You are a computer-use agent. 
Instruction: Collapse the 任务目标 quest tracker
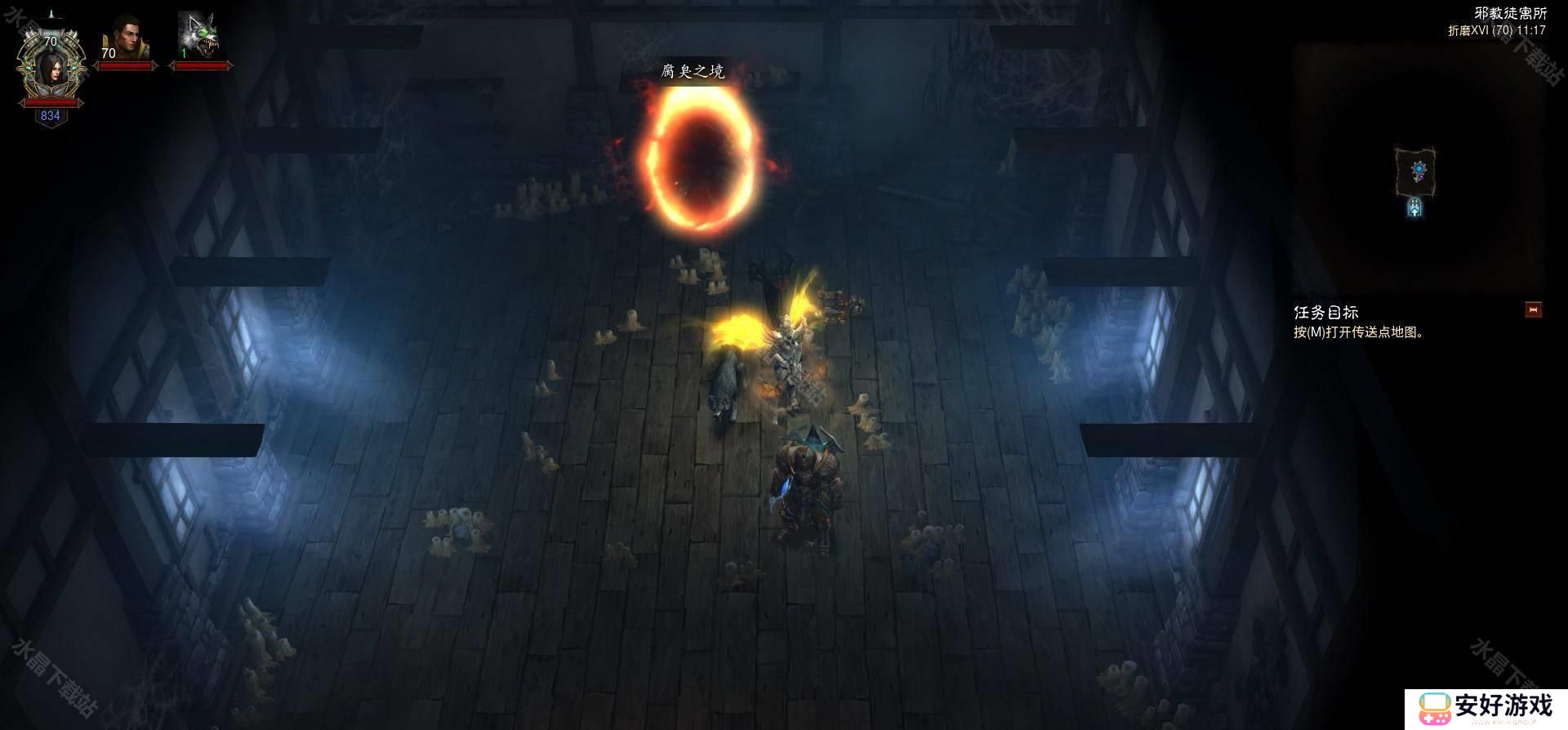point(1533,310)
